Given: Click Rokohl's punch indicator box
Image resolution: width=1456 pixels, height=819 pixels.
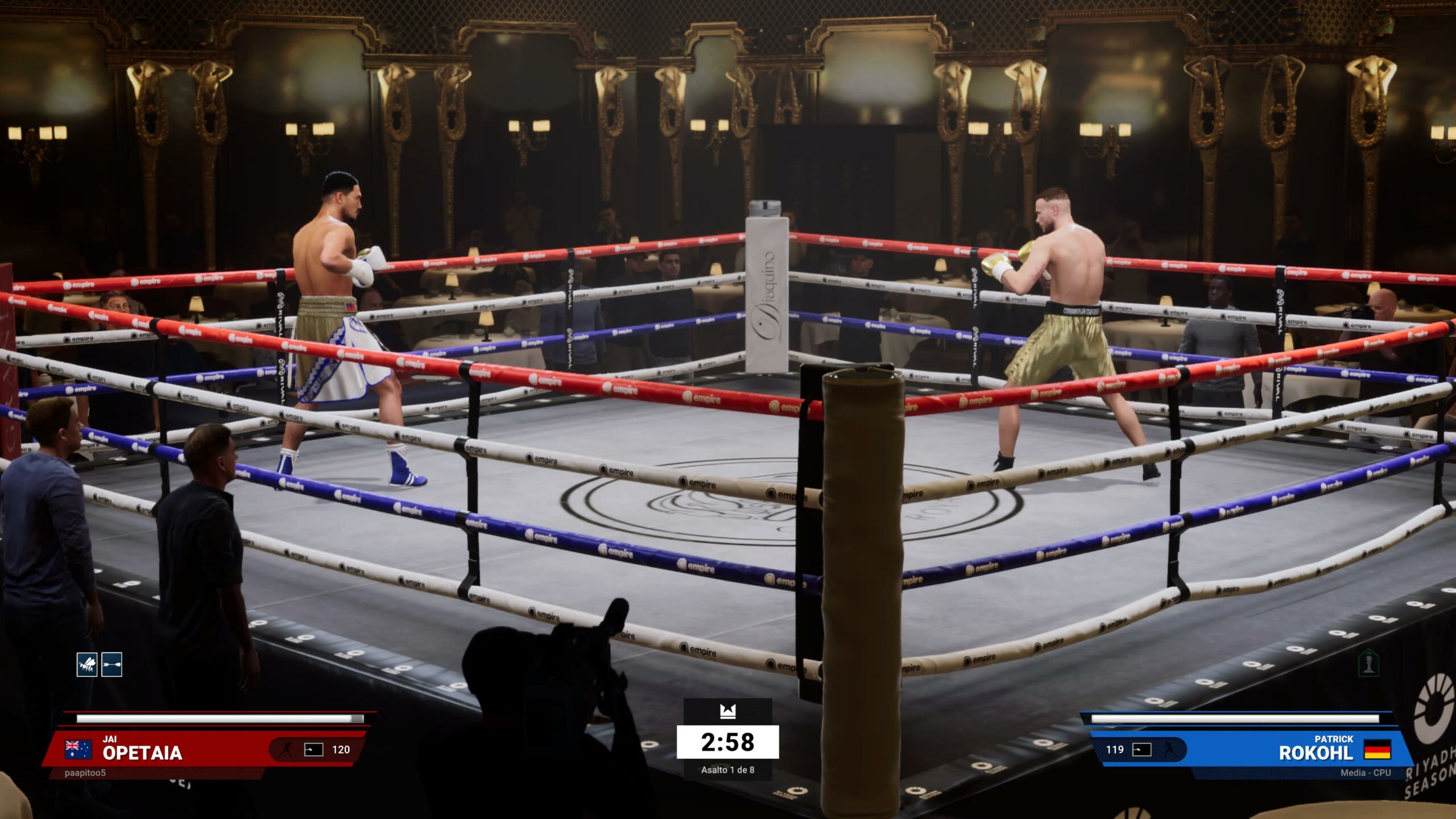Looking at the screenshot, I should (1142, 750).
